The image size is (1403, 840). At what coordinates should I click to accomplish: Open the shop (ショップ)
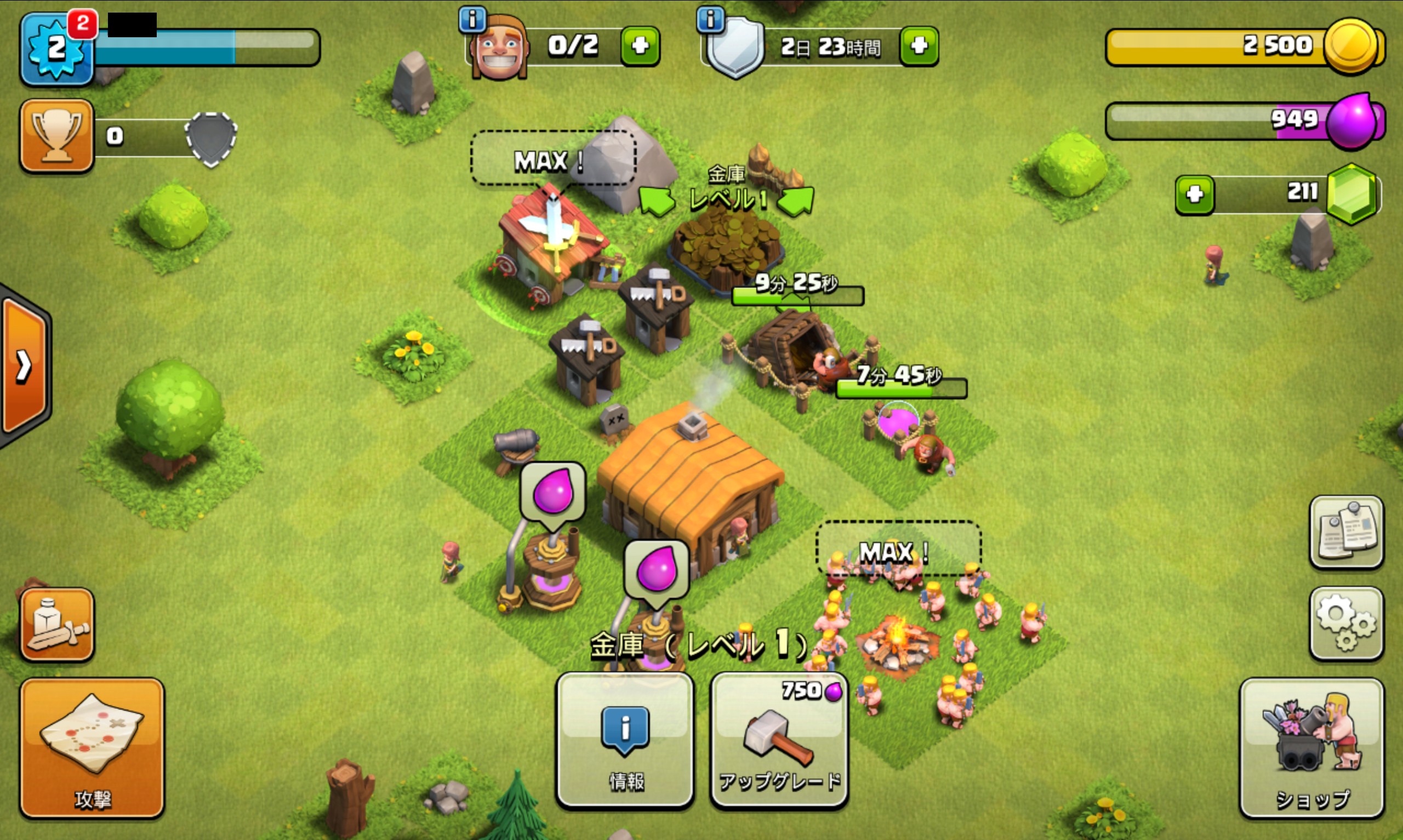[1311, 747]
